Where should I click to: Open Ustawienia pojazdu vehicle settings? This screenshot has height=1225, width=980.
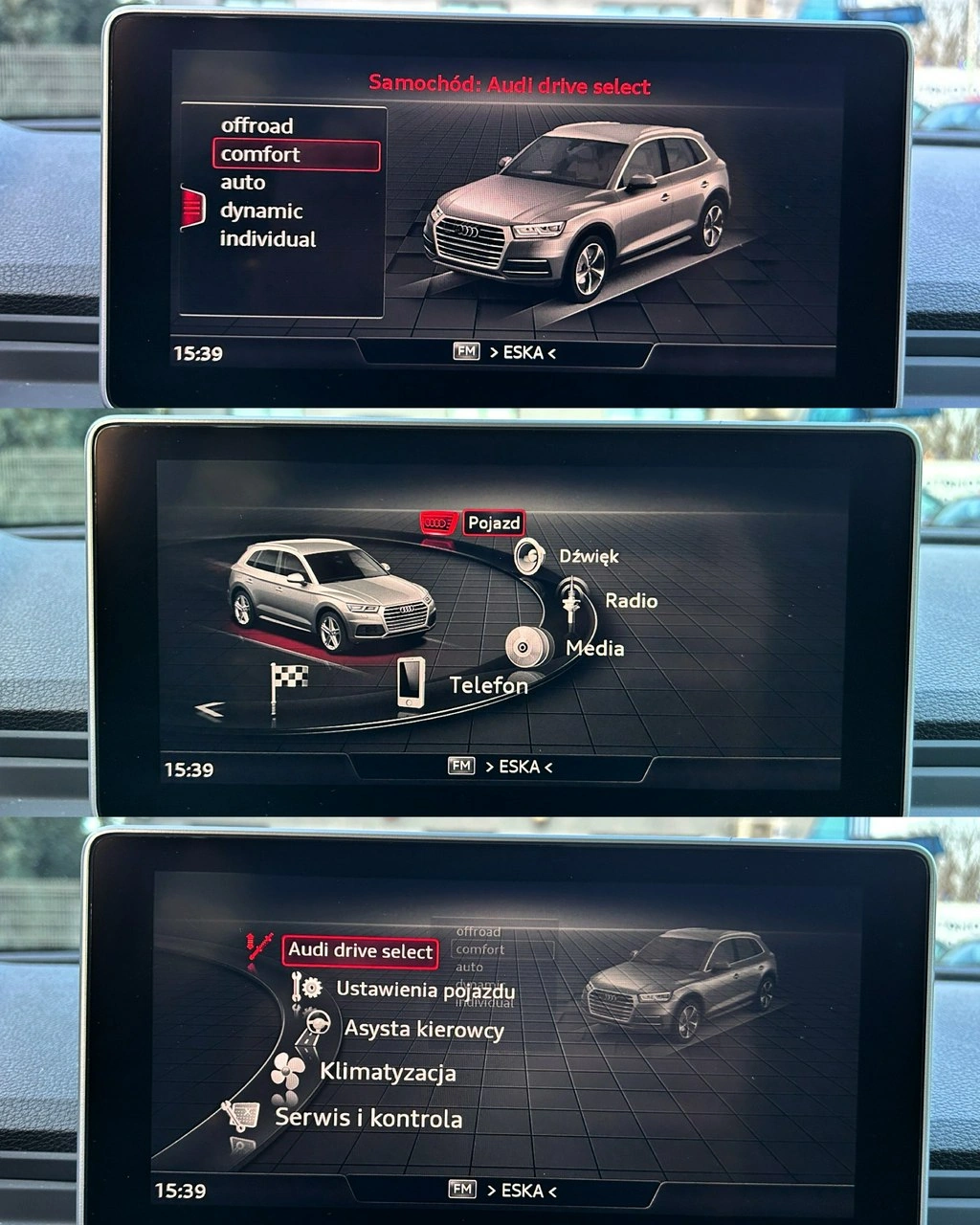pos(425,990)
